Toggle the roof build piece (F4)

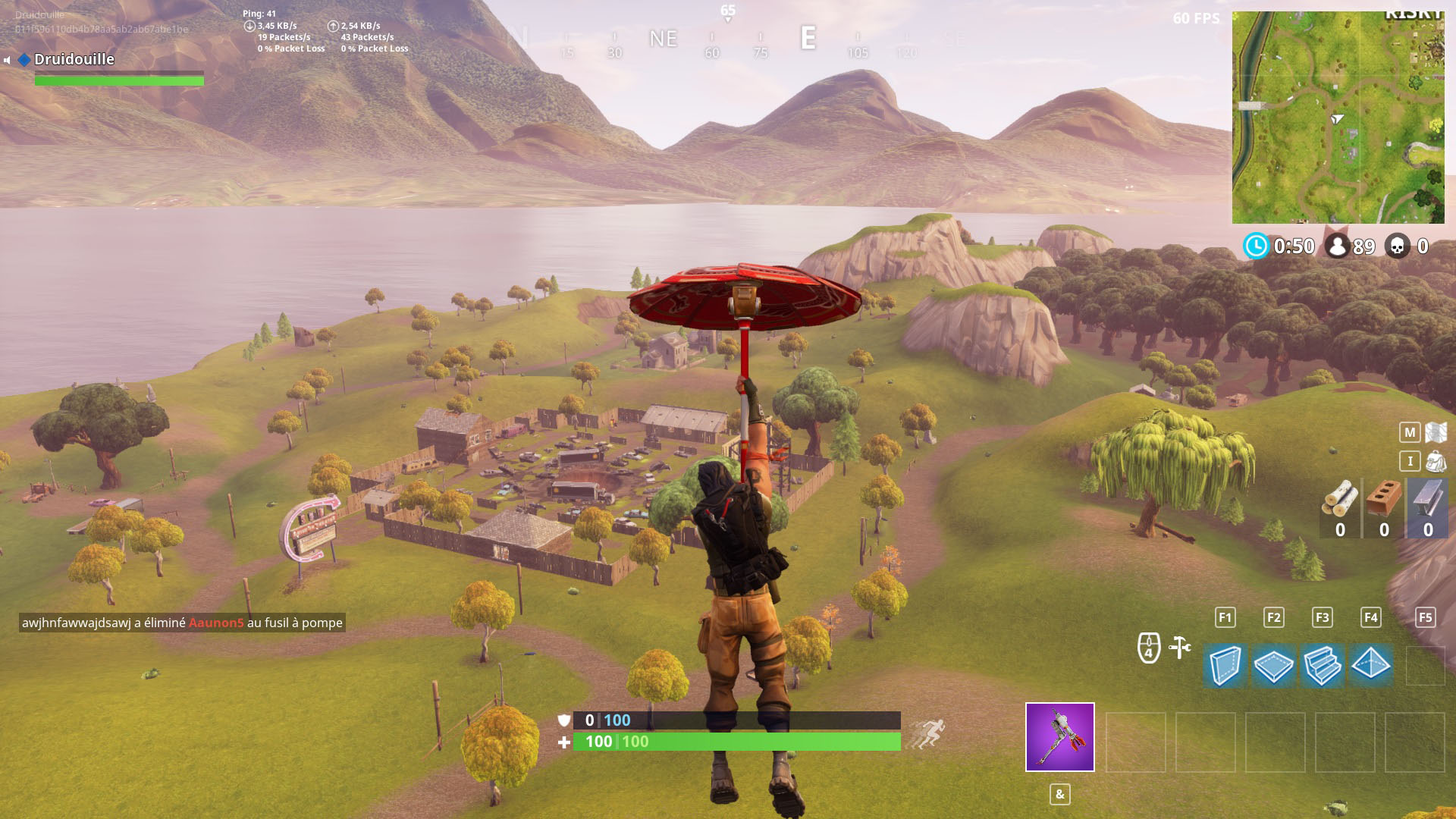point(1371,666)
